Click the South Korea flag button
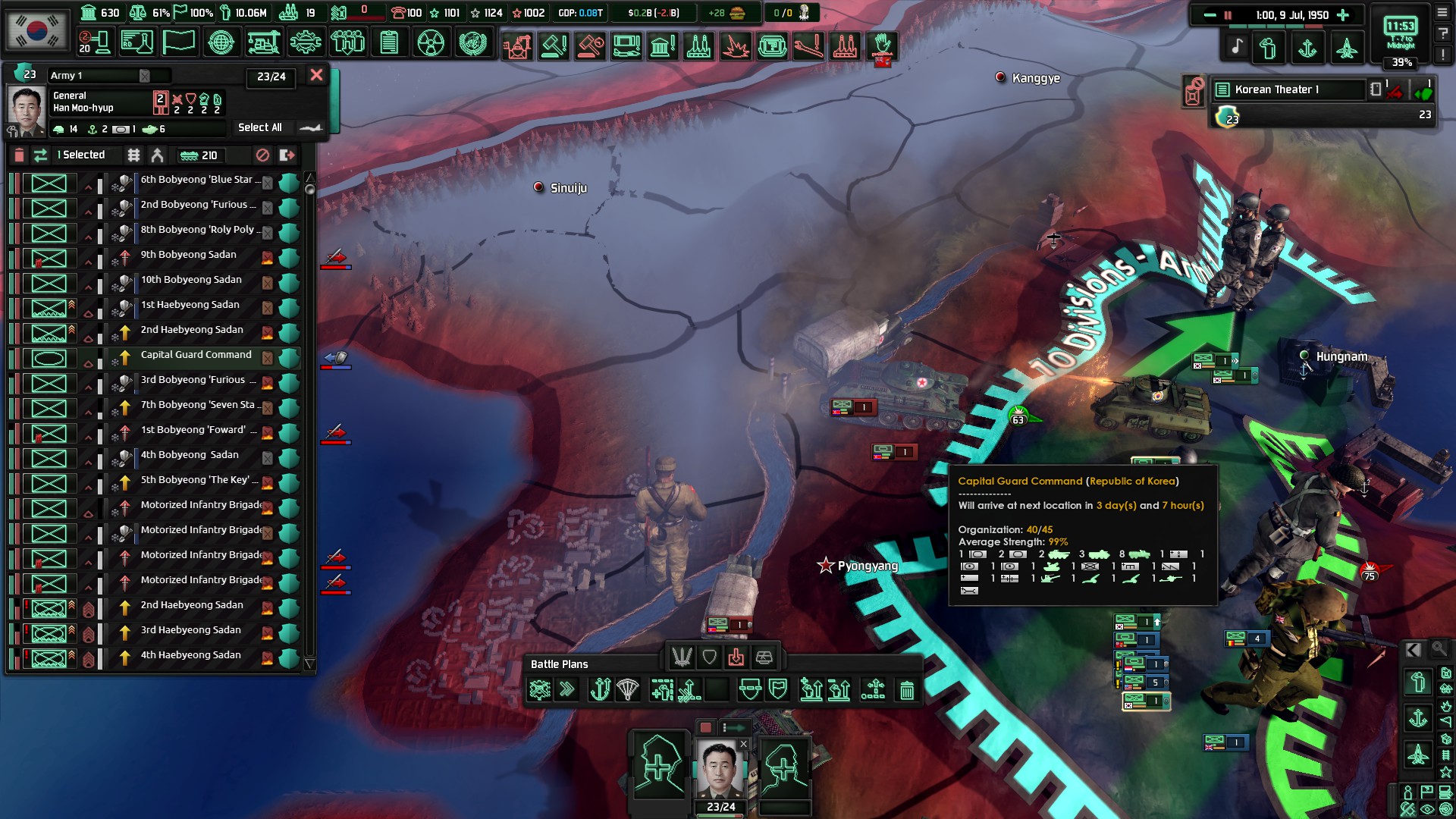The width and height of the screenshot is (1456, 819). pyautogui.click(x=36, y=30)
